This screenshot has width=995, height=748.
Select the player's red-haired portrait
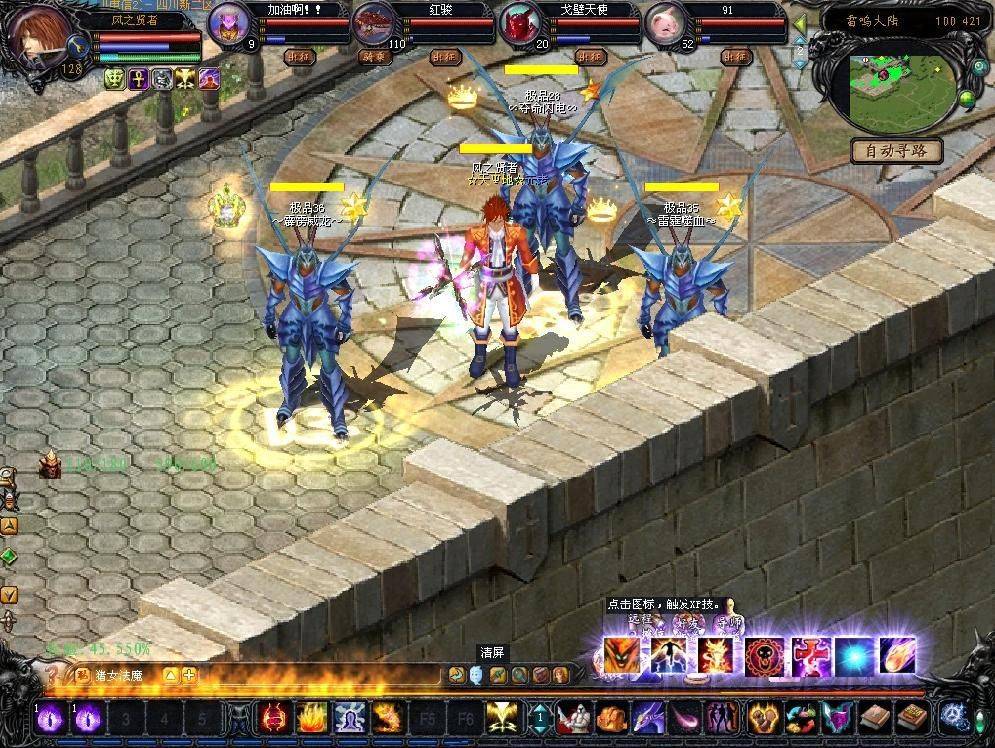[37, 36]
